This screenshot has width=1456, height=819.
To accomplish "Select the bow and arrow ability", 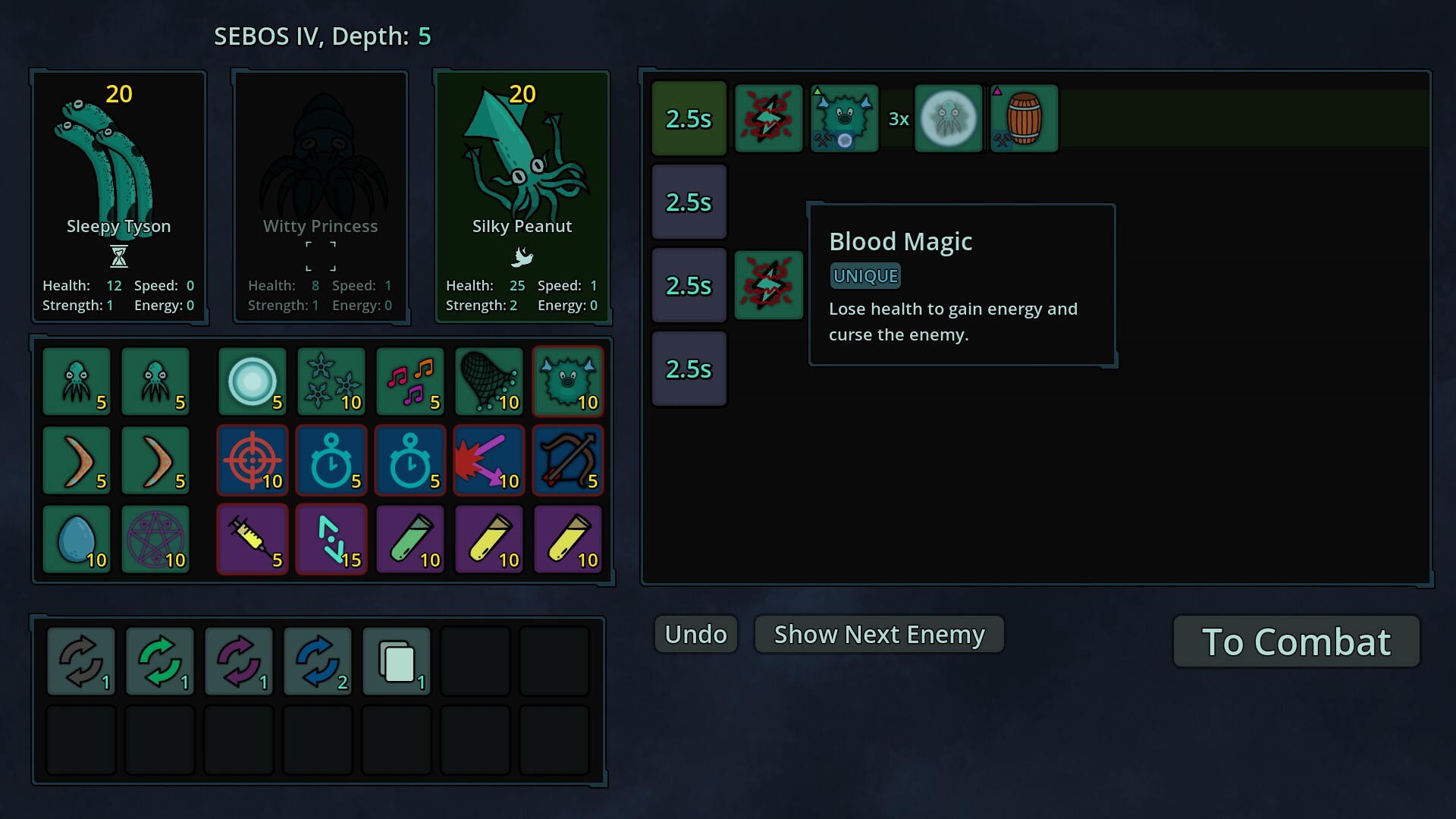I will (x=568, y=460).
